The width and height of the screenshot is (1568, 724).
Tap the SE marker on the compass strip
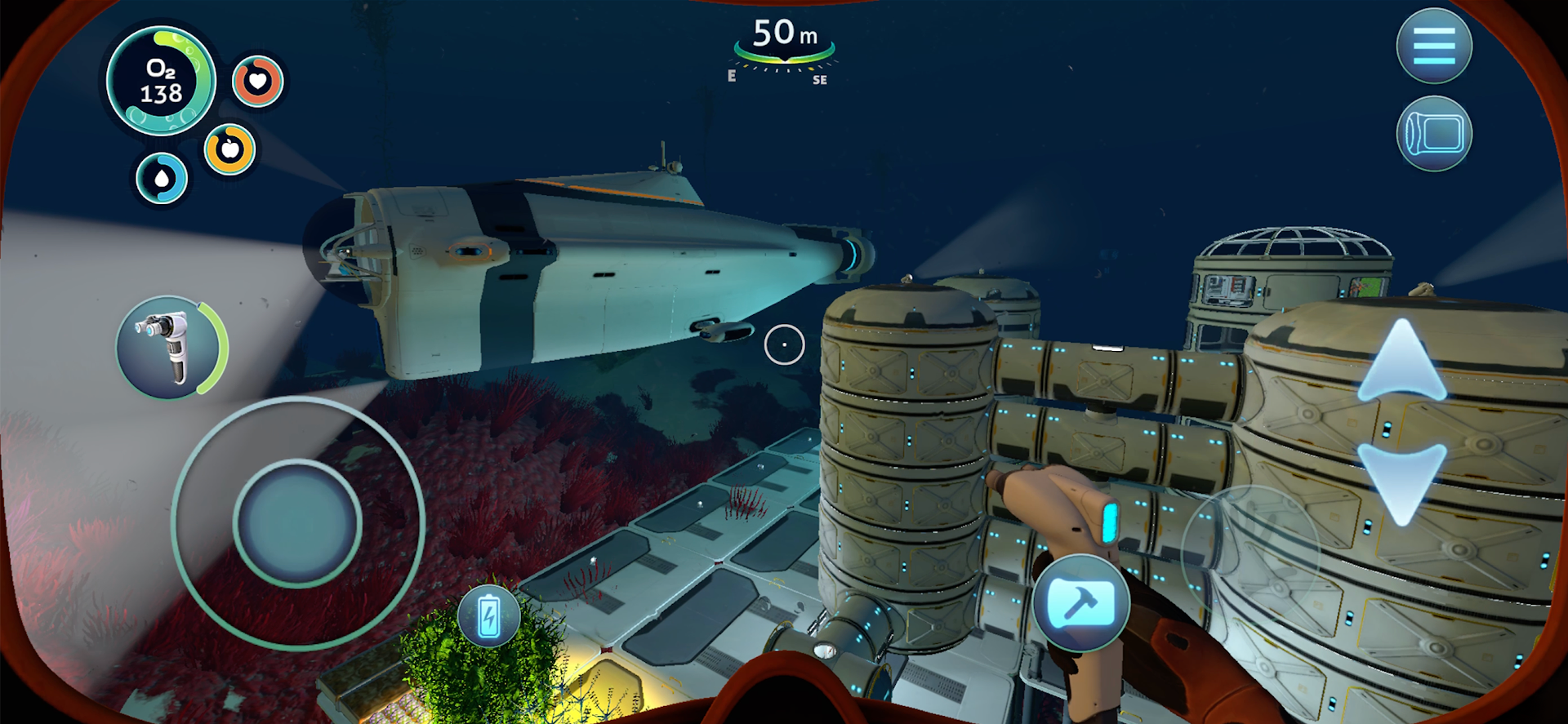820,79
